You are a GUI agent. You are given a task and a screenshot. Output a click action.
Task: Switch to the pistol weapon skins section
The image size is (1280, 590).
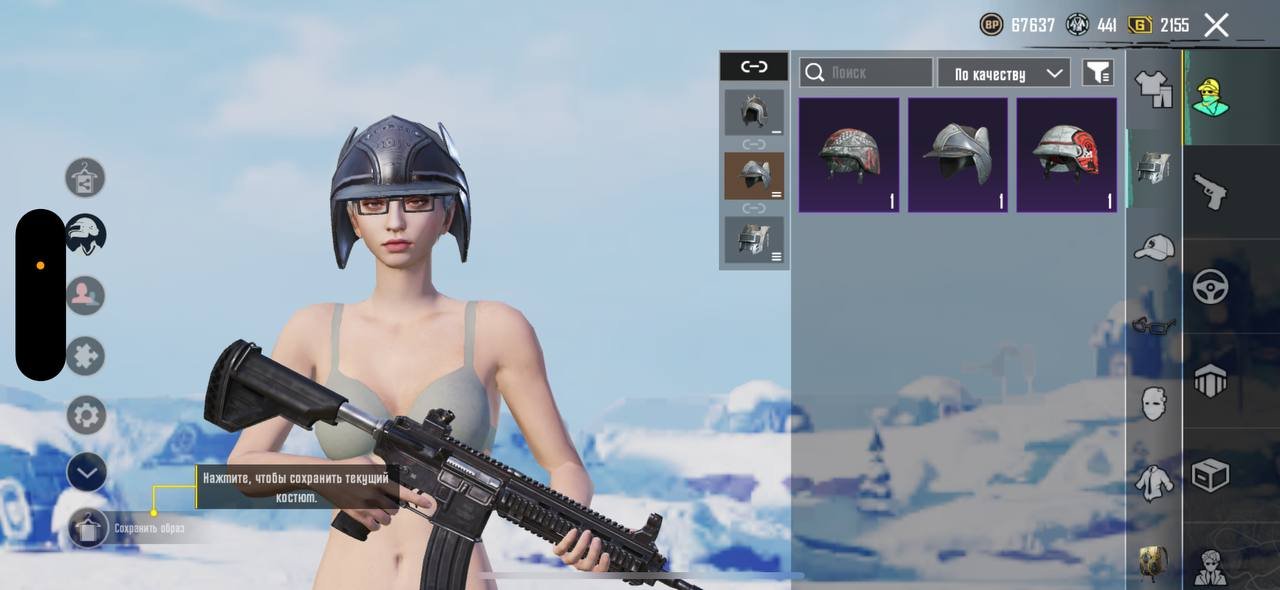[1210, 190]
